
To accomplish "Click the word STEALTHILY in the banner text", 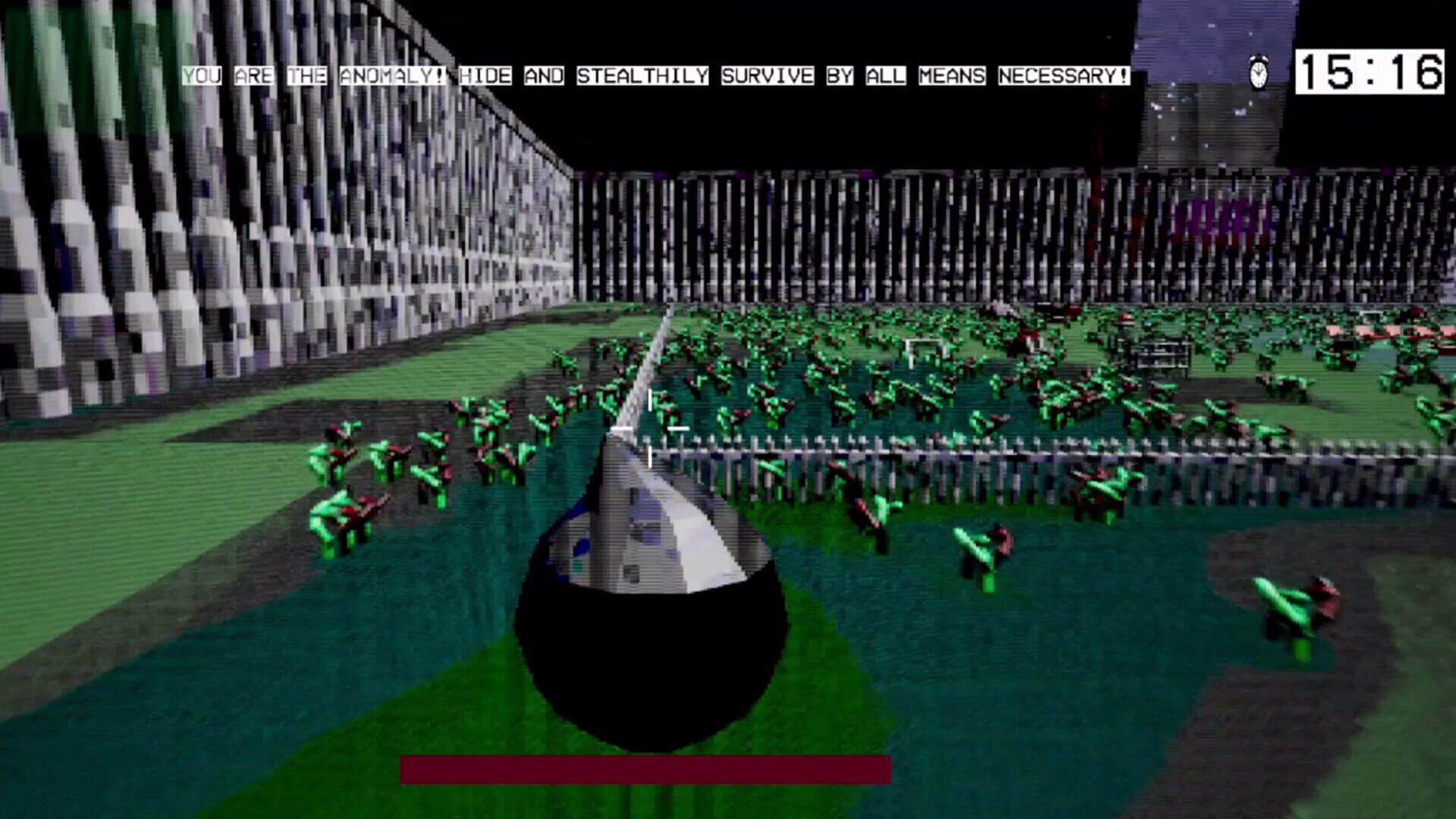I will (x=643, y=74).
